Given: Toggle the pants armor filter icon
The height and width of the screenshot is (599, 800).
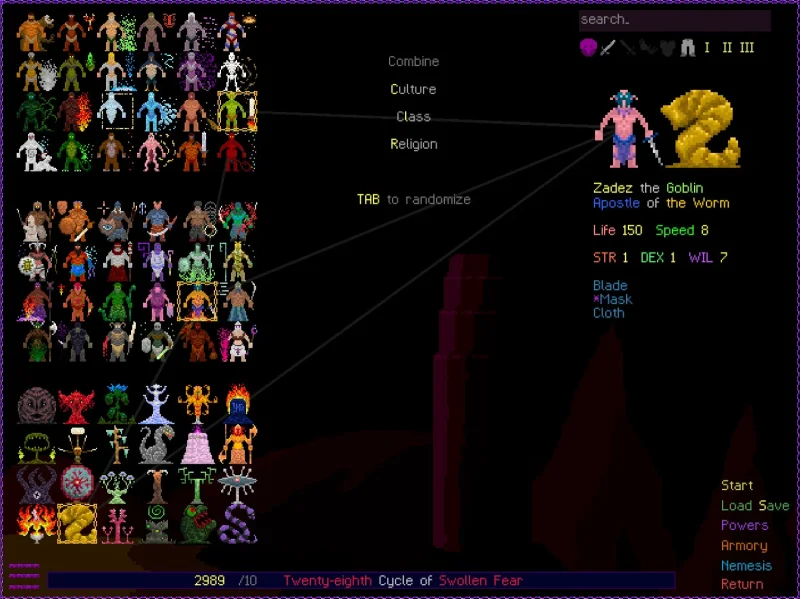Looking at the screenshot, I should [x=687, y=47].
